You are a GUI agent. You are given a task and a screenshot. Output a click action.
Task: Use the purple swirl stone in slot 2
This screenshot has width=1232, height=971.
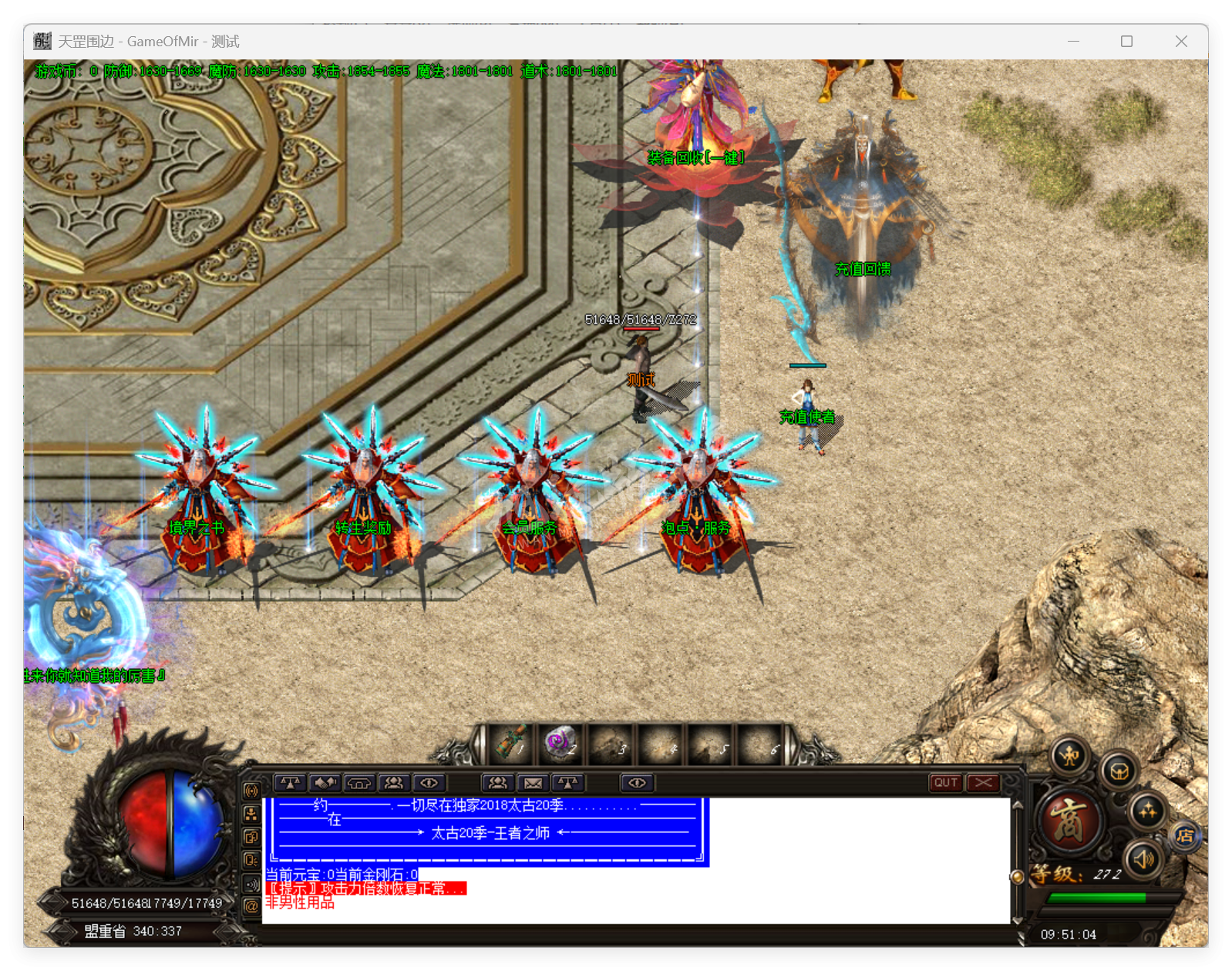(x=560, y=742)
